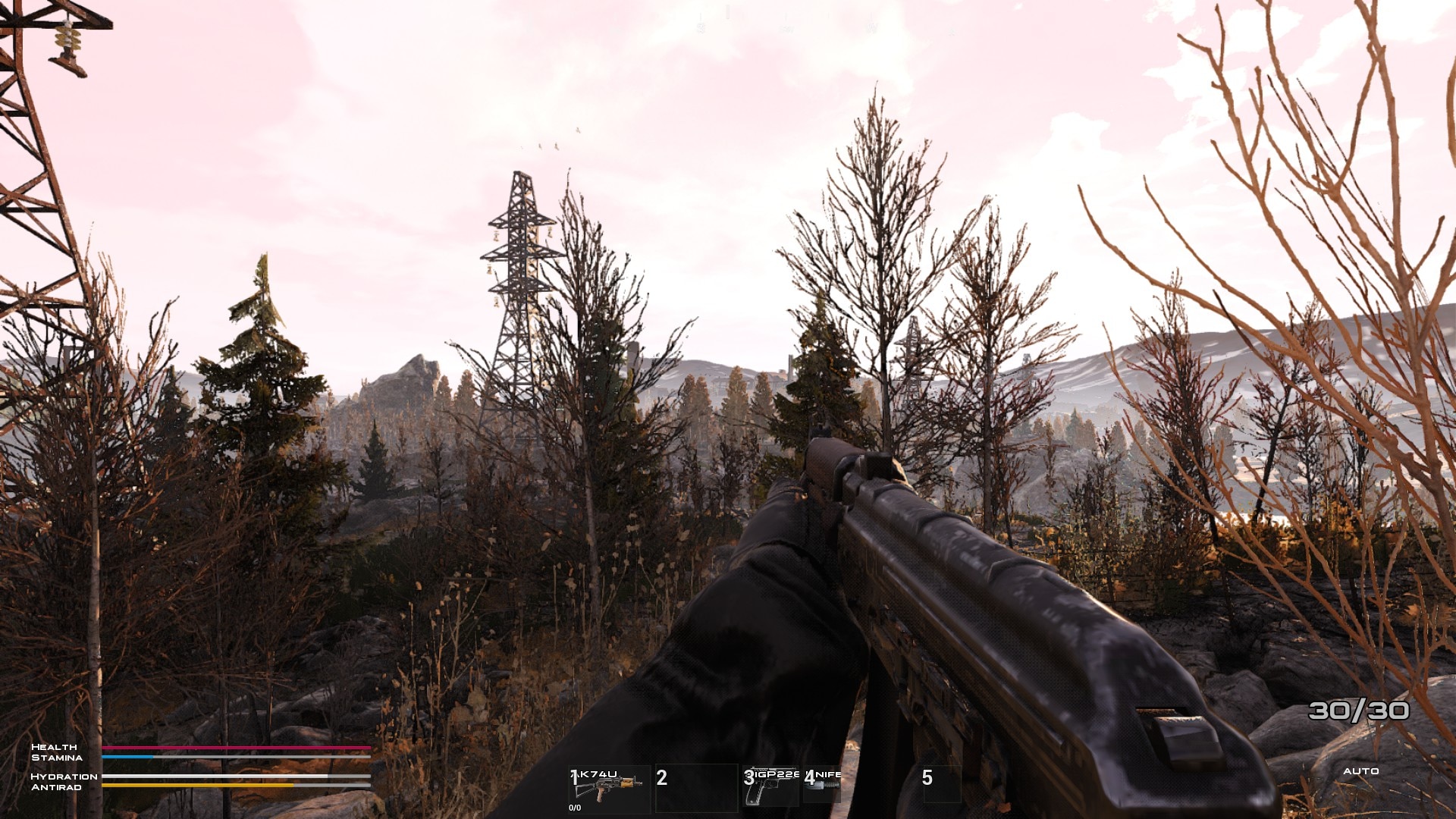Select the AK74U weapon slot
The width and height of the screenshot is (1456, 819).
tap(608, 788)
